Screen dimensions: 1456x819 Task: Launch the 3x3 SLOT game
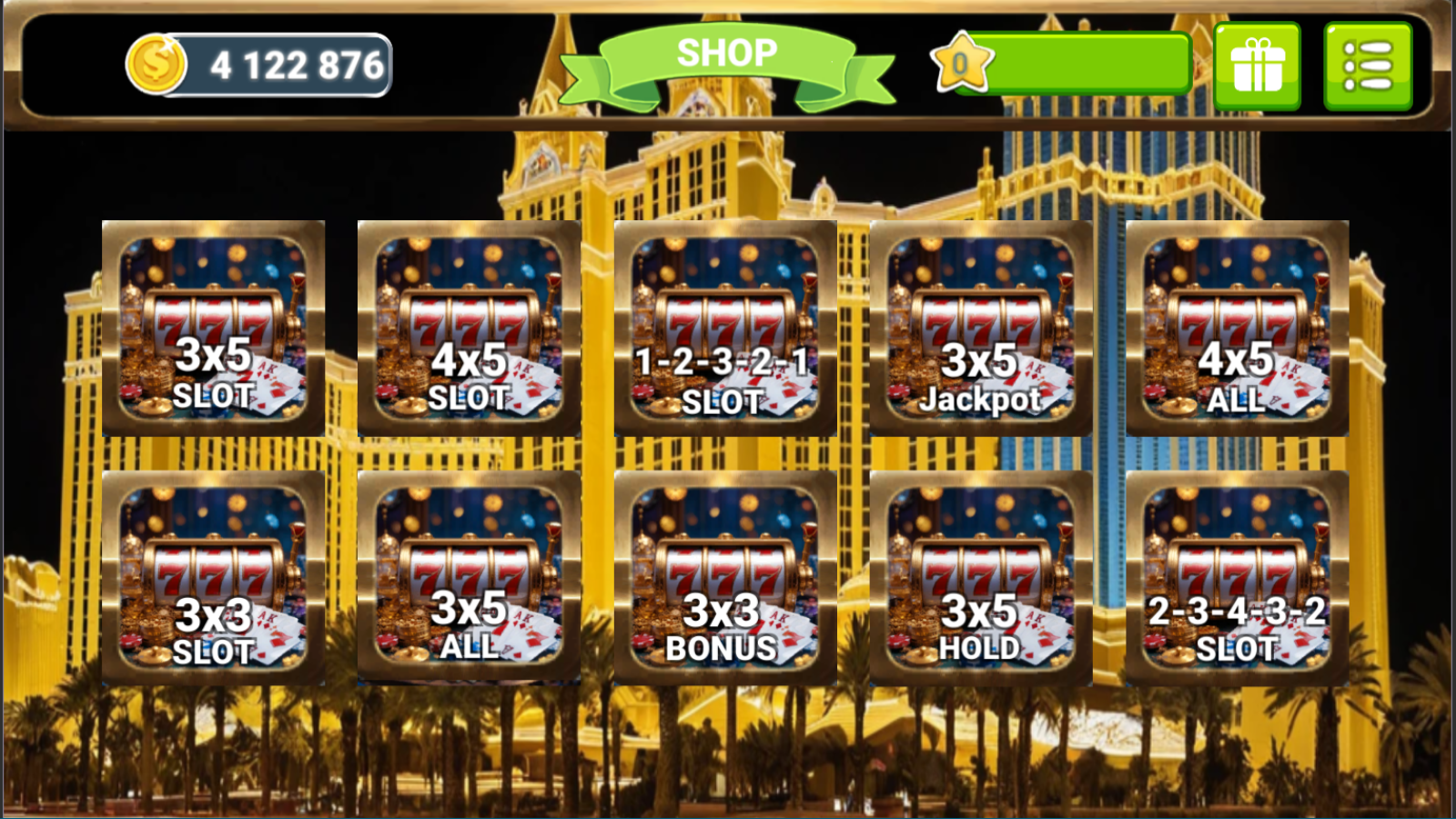tap(211, 578)
